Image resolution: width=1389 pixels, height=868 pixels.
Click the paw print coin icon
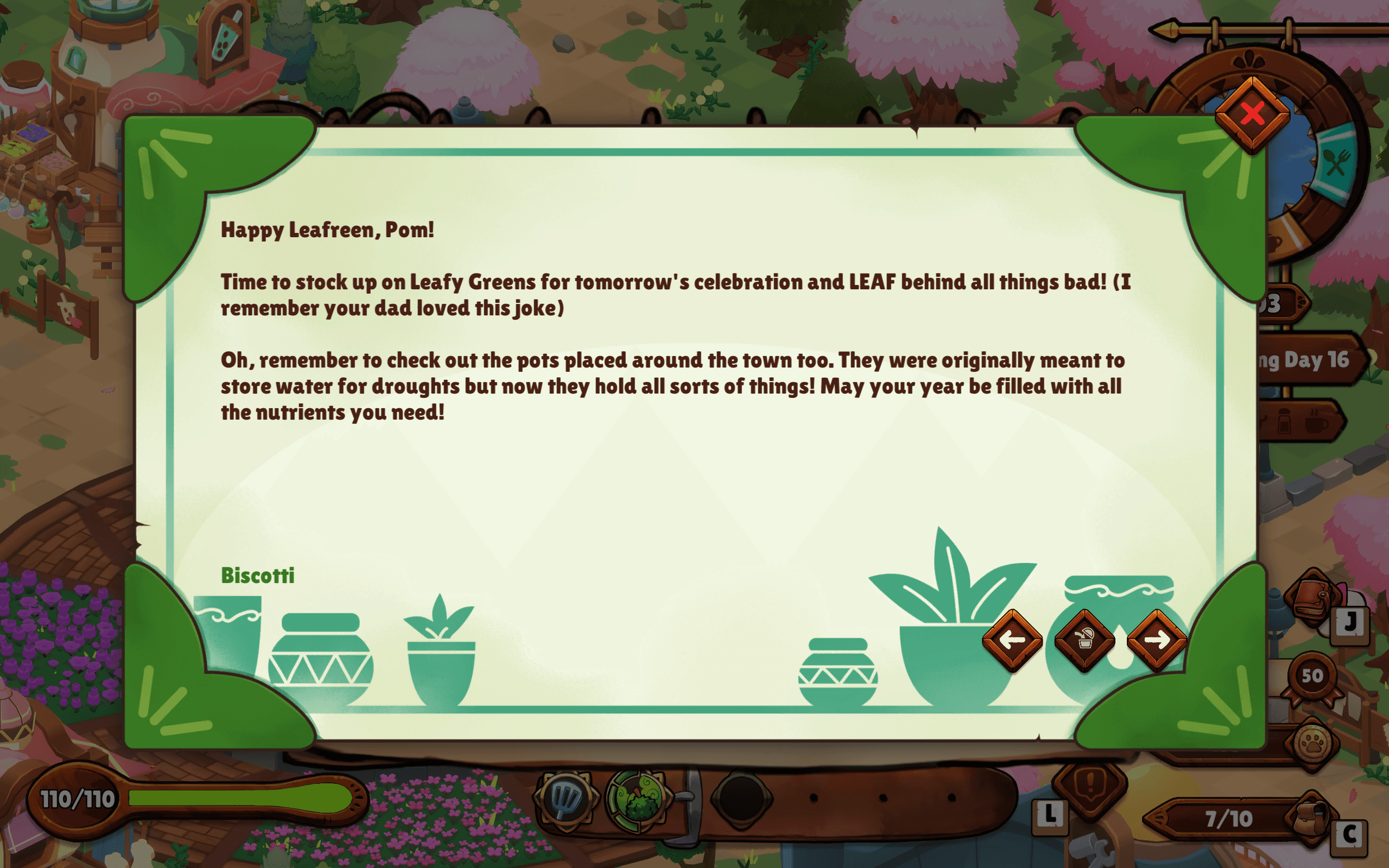click(x=1312, y=744)
